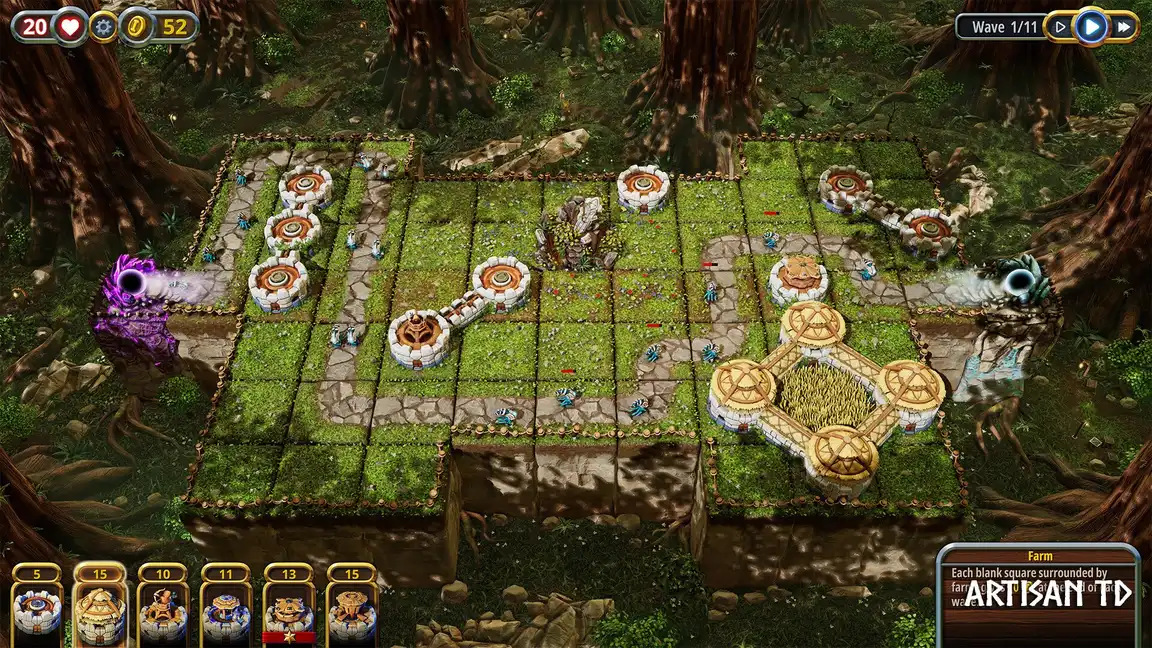This screenshot has height=648, width=1152.
Task: Select the last tower card in the build bar
Action: (352, 607)
